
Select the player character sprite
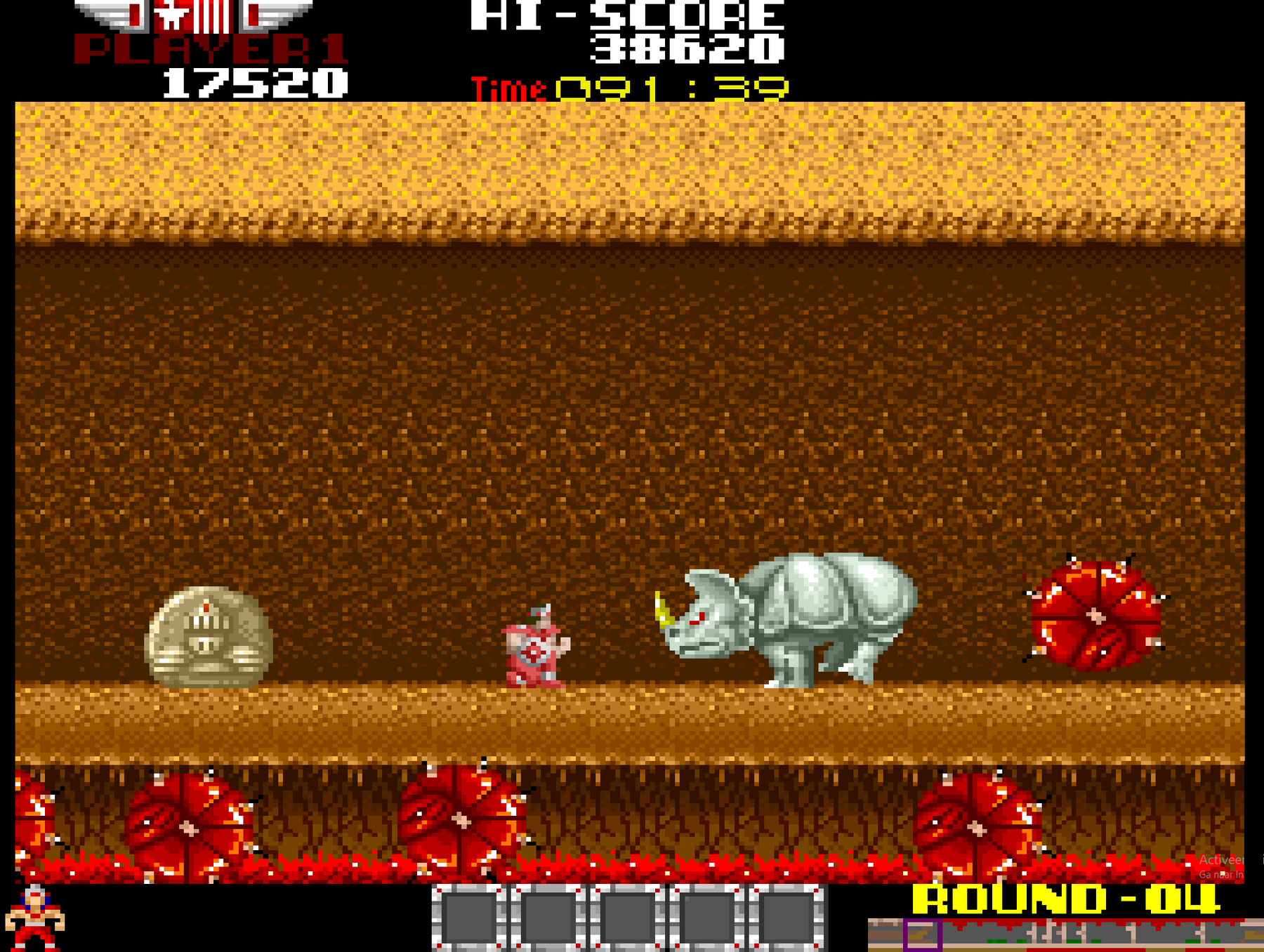[534, 653]
